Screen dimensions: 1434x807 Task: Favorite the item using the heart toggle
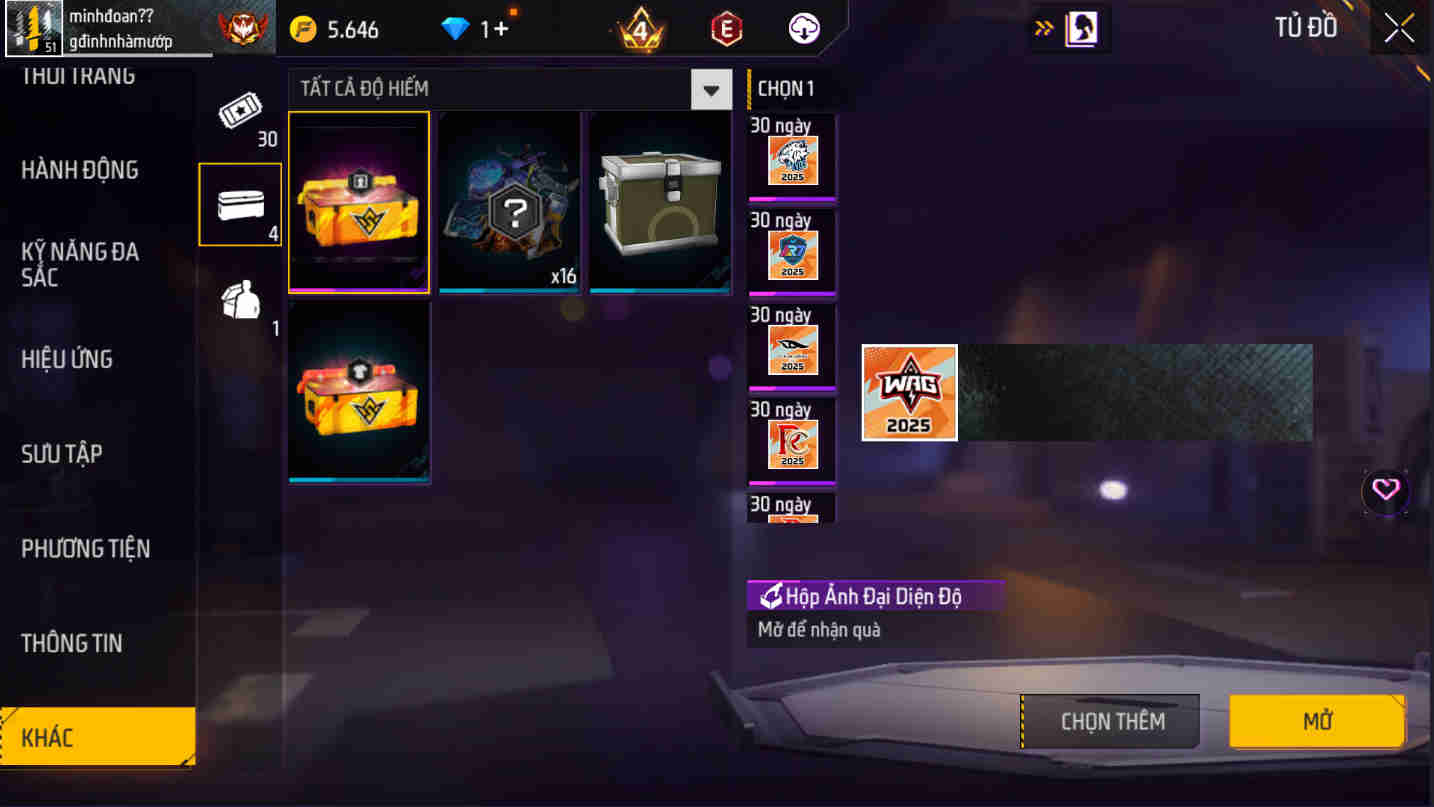pos(1386,491)
